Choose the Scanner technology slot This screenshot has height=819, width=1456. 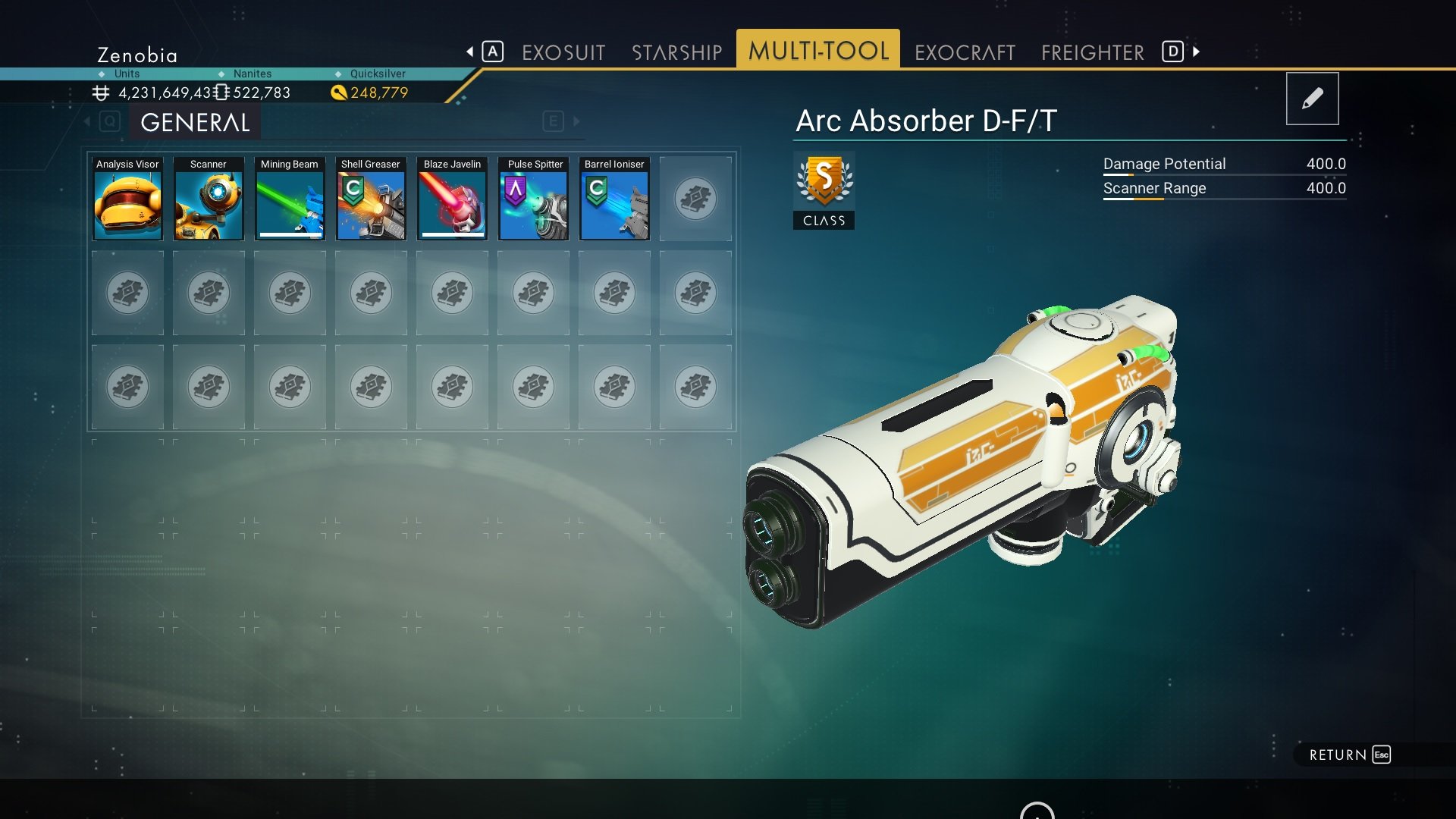[x=209, y=199]
